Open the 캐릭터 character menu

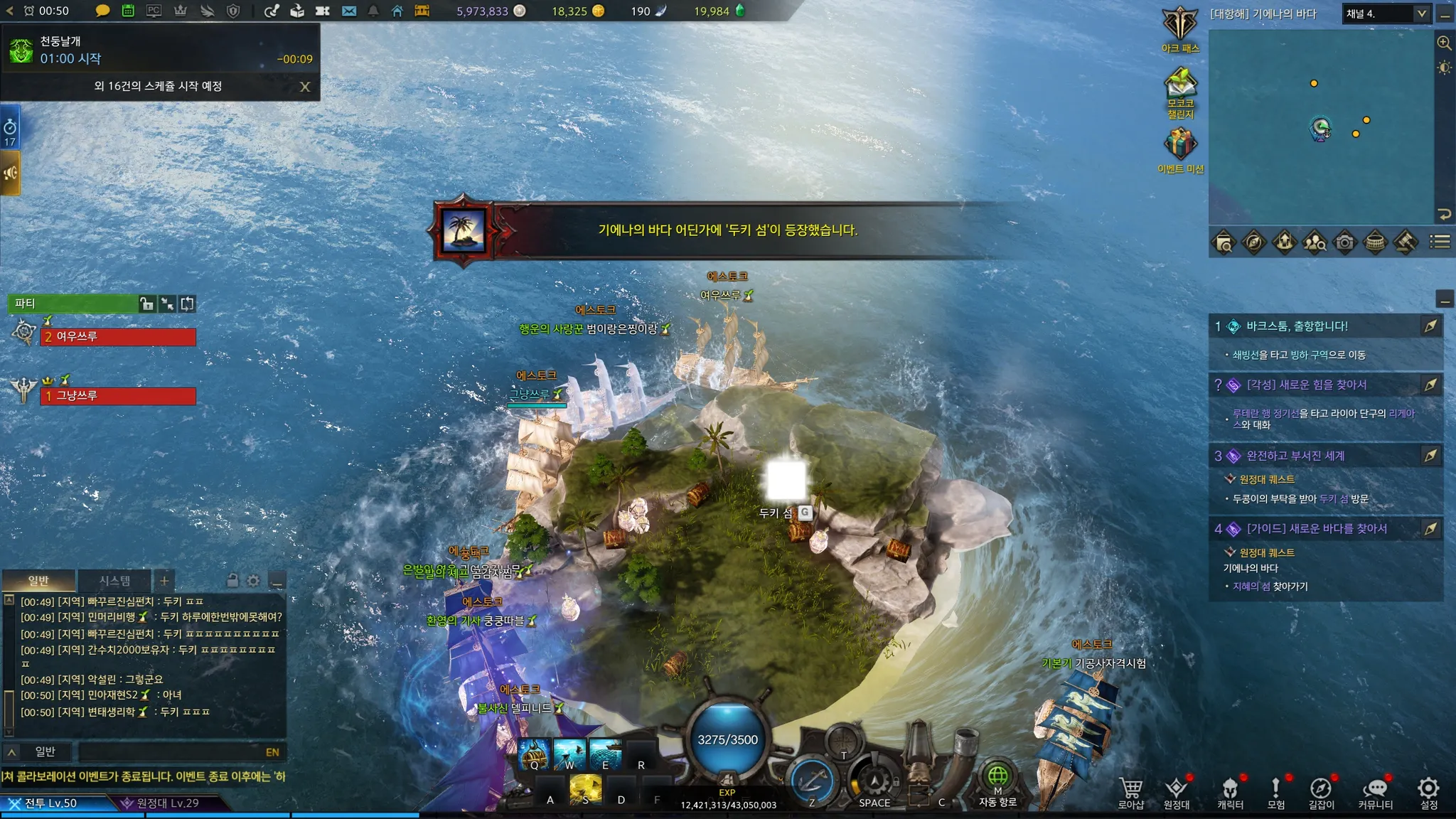click(x=1230, y=791)
